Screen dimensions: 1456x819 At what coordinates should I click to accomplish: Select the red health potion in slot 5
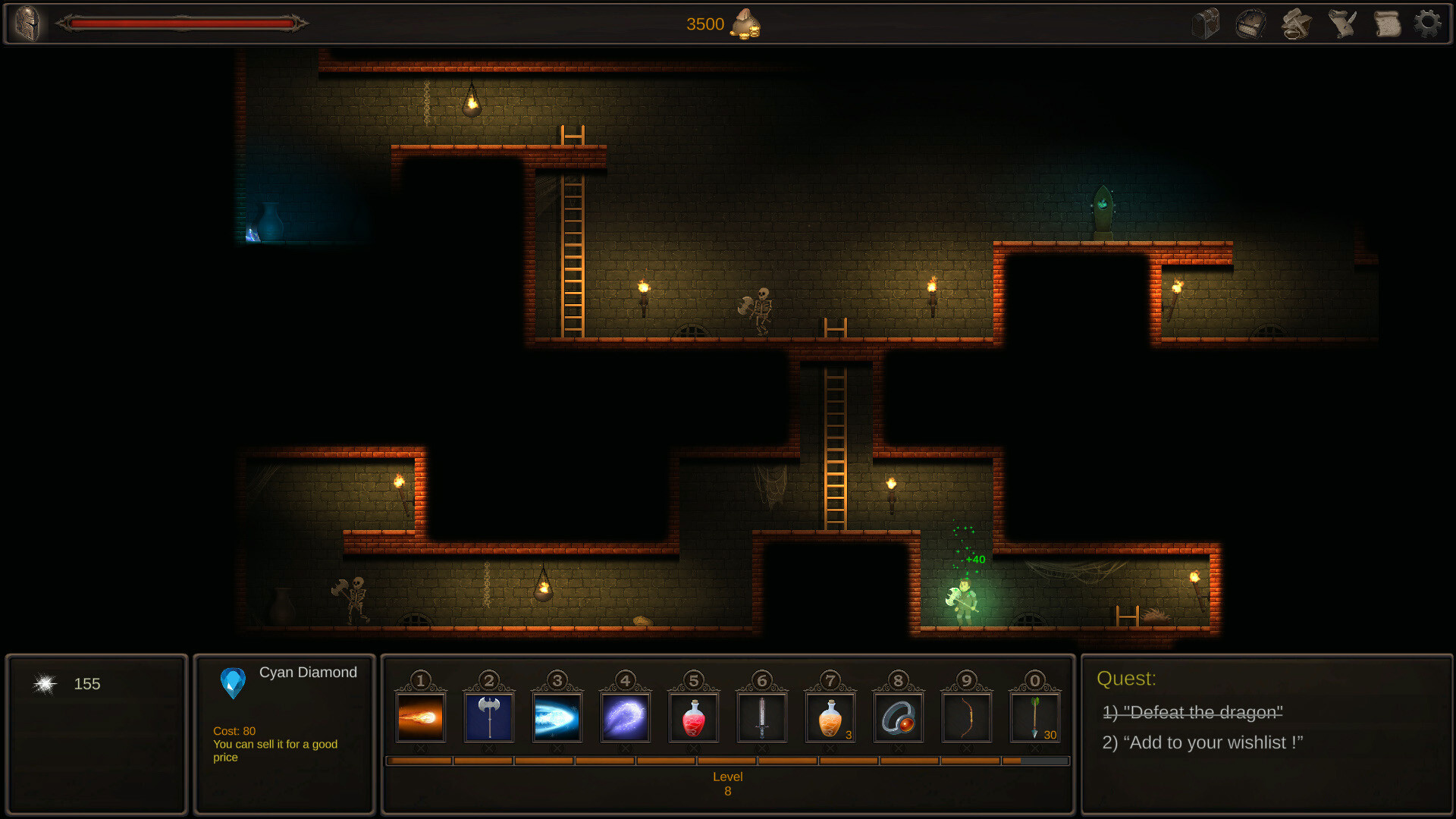(694, 717)
